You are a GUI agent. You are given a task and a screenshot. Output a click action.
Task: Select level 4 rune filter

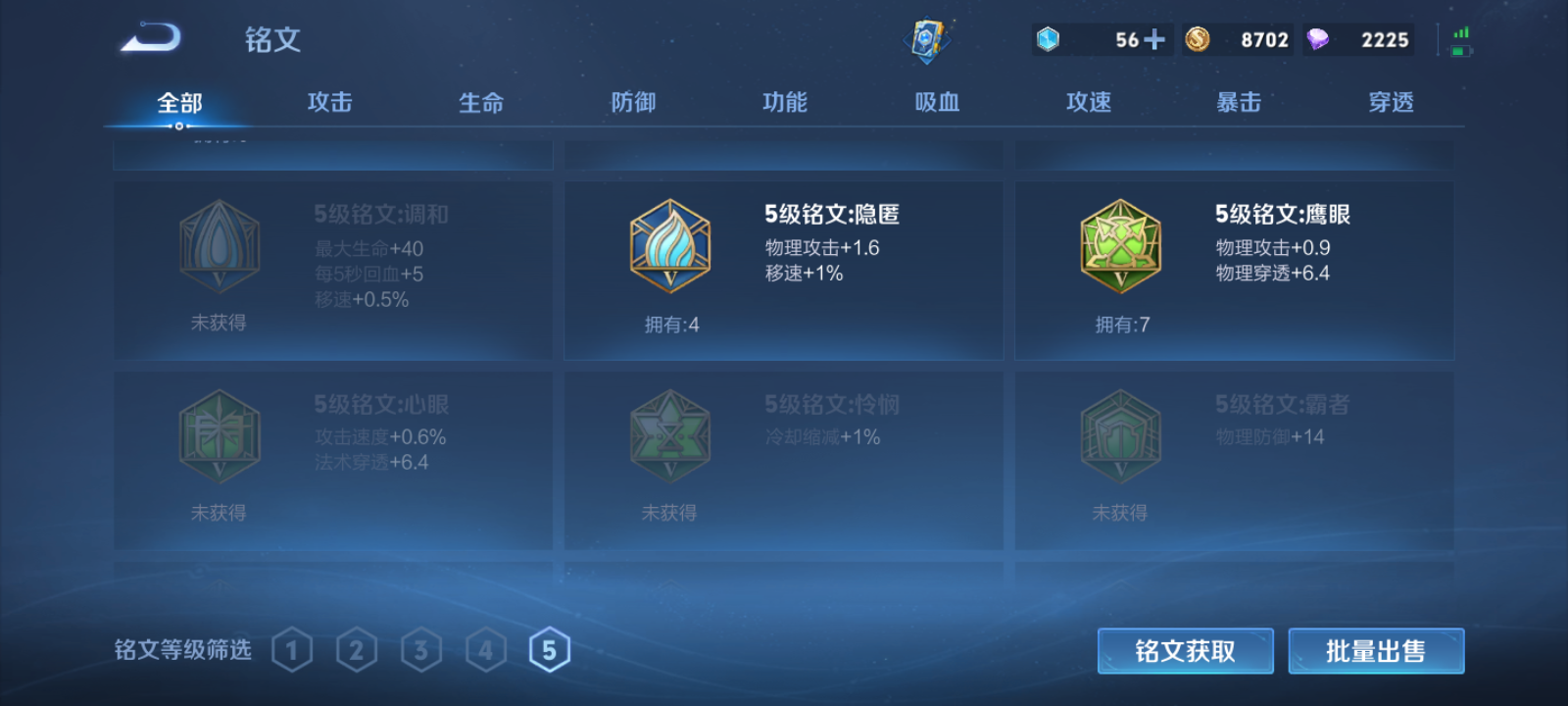point(485,648)
